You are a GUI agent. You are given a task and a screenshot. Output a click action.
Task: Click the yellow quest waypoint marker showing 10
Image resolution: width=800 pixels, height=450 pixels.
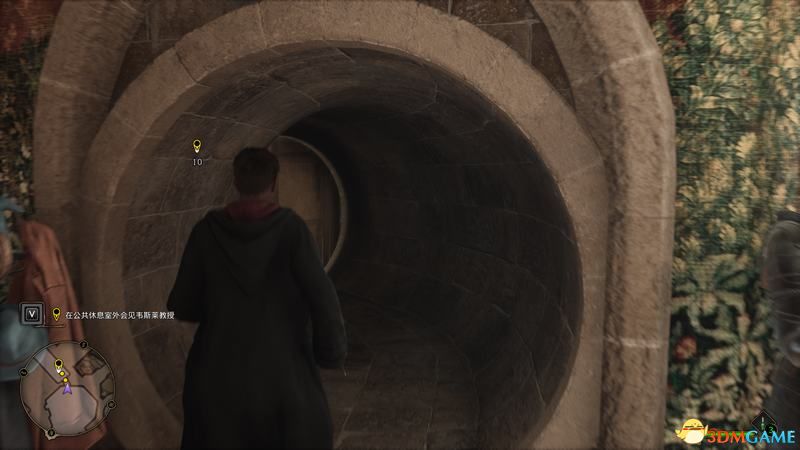[197, 148]
